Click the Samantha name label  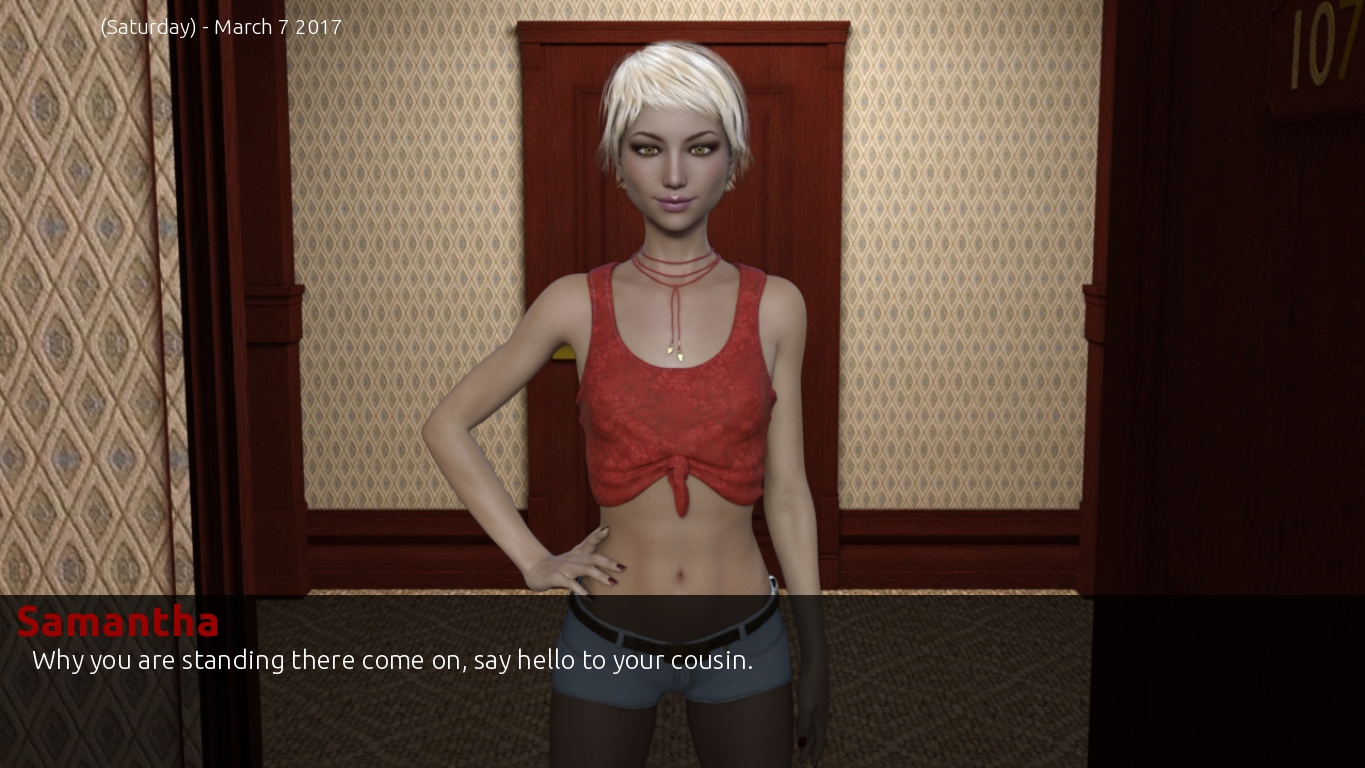(117, 622)
